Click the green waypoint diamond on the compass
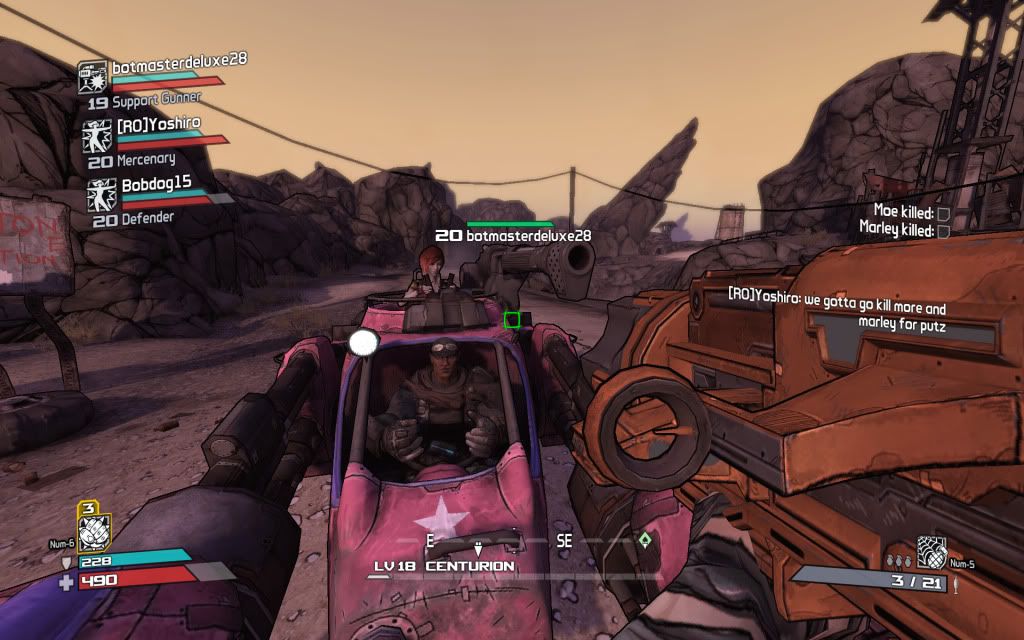This screenshot has width=1024, height=640. (645, 540)
